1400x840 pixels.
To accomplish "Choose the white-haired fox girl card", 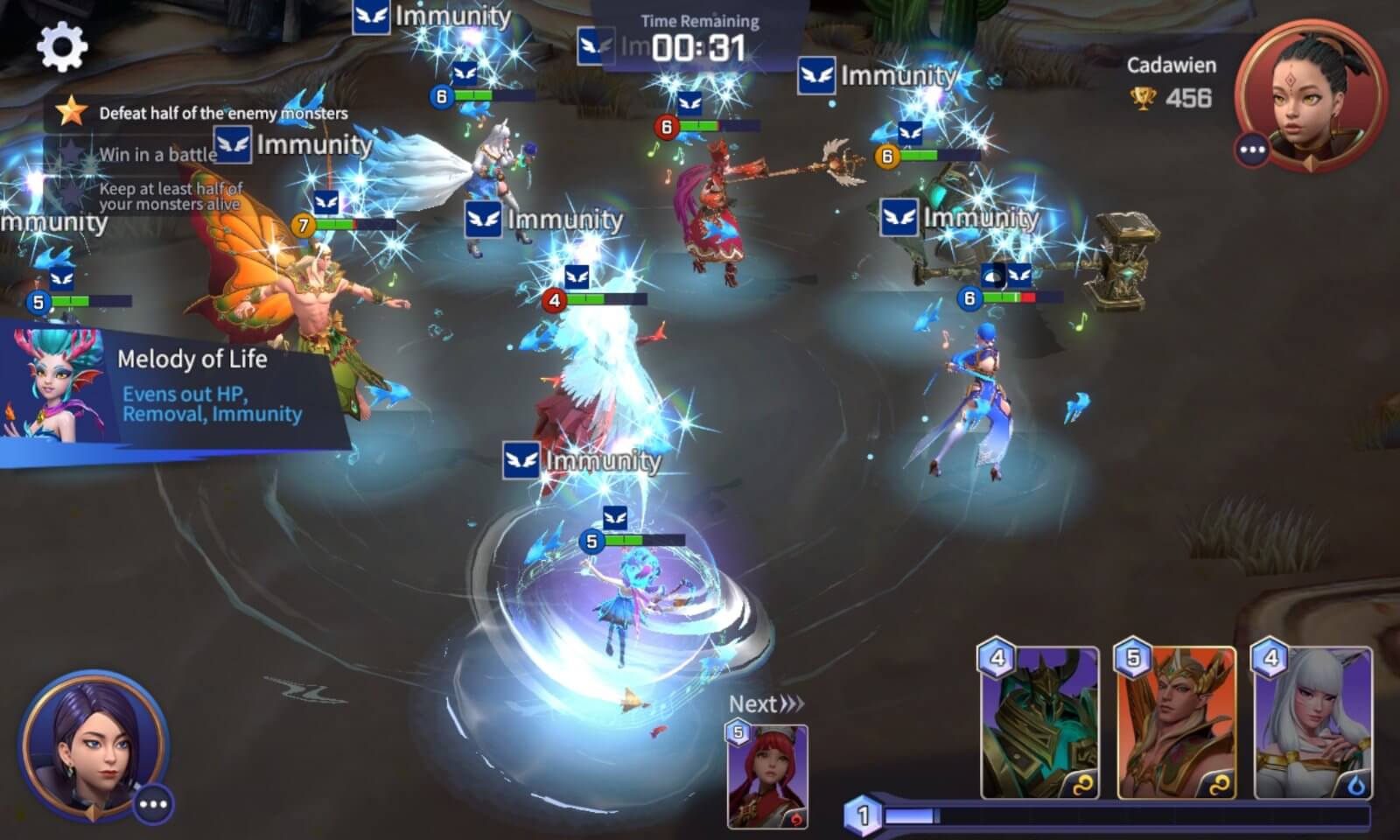I will (x=1312, y=724).
